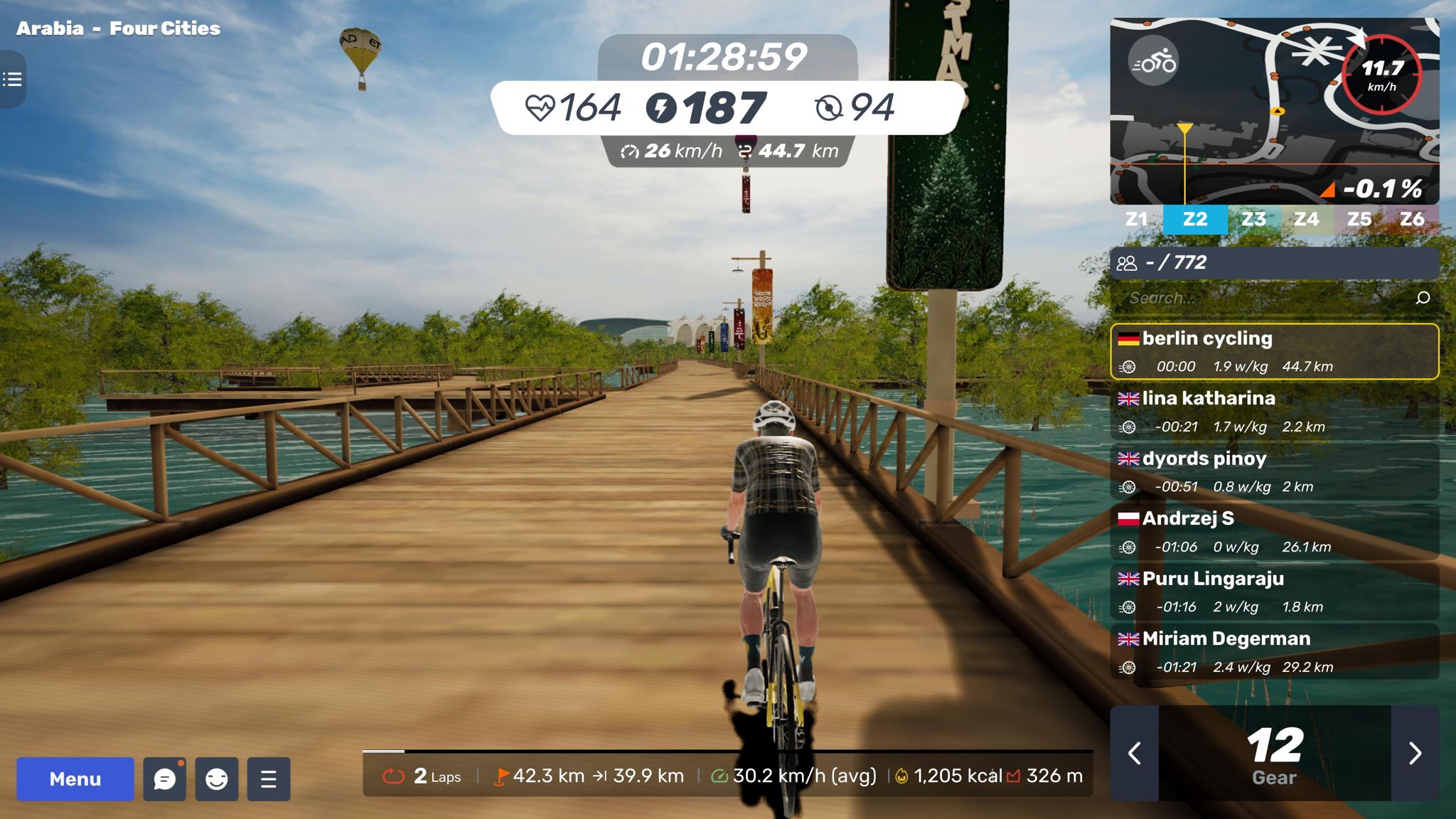Select Andrzej S in rider list

[x=1274, y=532]
